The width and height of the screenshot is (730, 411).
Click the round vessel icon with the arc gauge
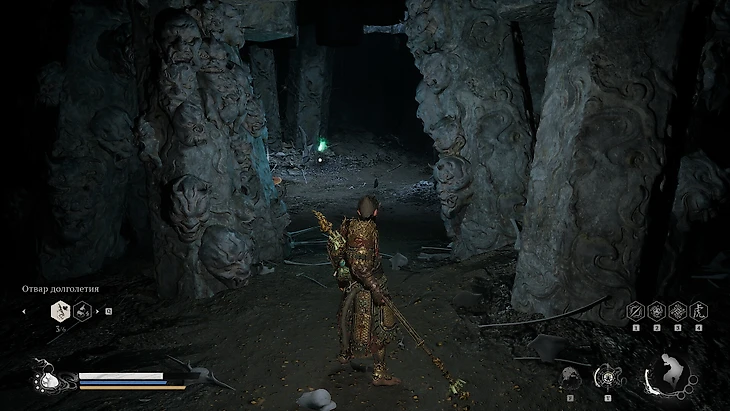(x=607, y=377)
